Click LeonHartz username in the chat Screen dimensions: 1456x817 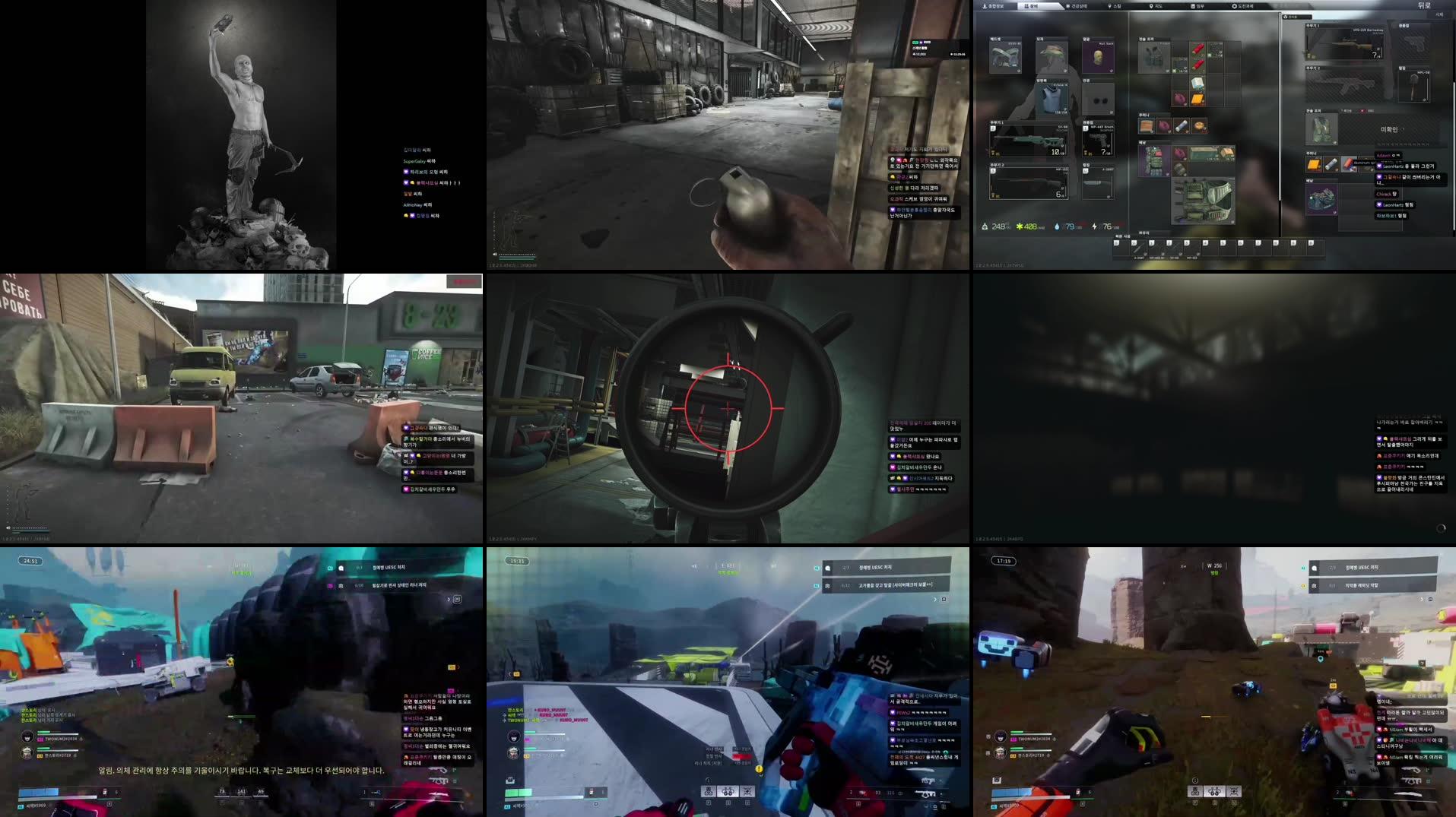coord(1394,166)
